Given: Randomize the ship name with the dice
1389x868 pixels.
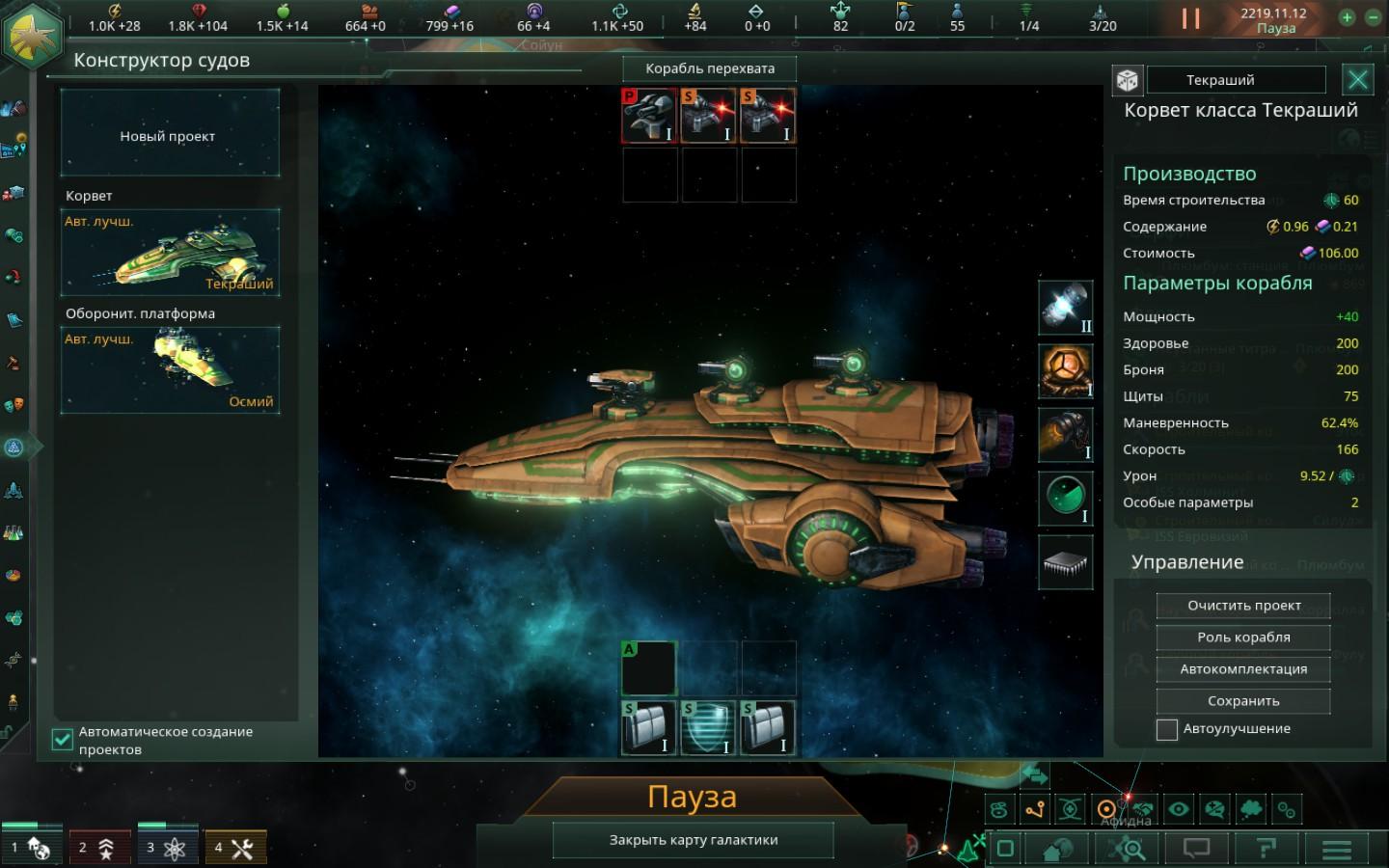Looking at the screenshot, I should point(1128,80).
